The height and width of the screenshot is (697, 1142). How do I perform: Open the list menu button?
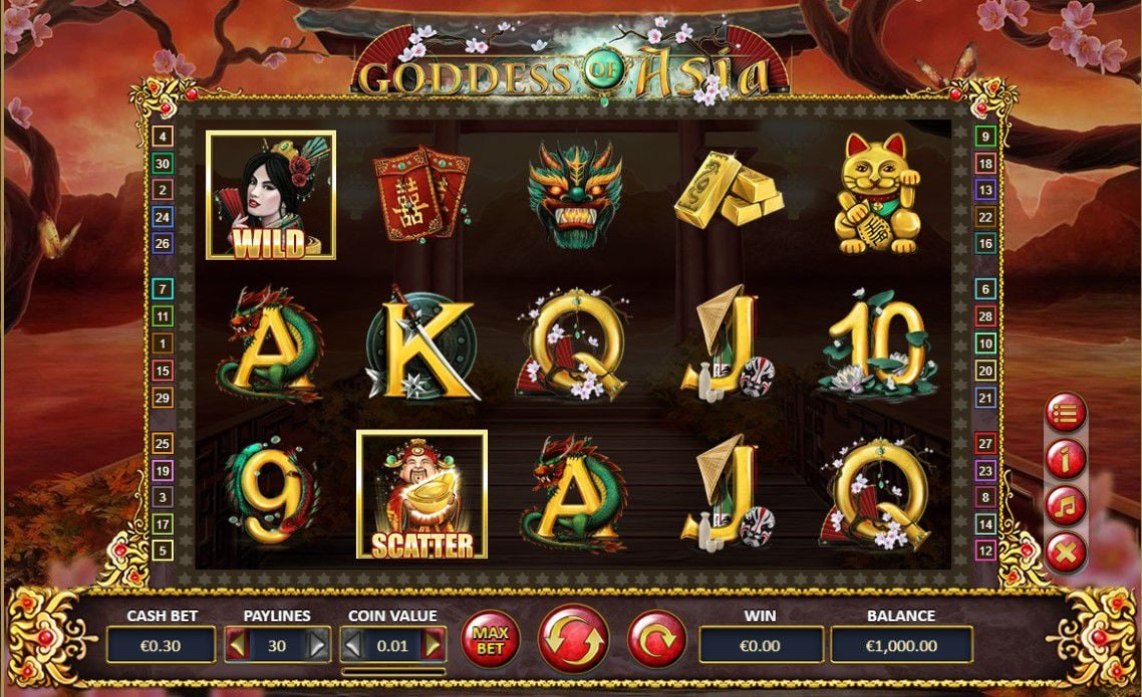[1066, 411]
